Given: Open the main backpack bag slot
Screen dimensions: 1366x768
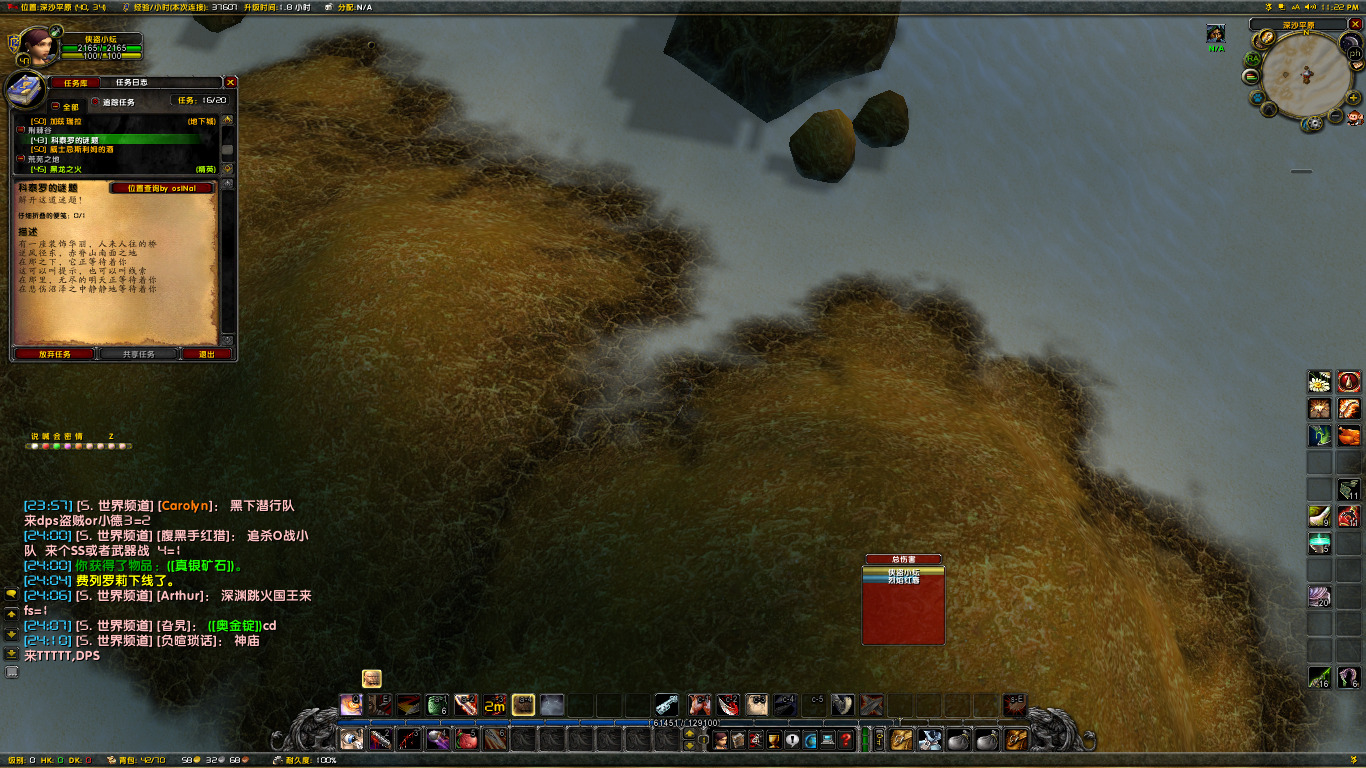Looking at the screenshot, I should [x=1016, y=740].
